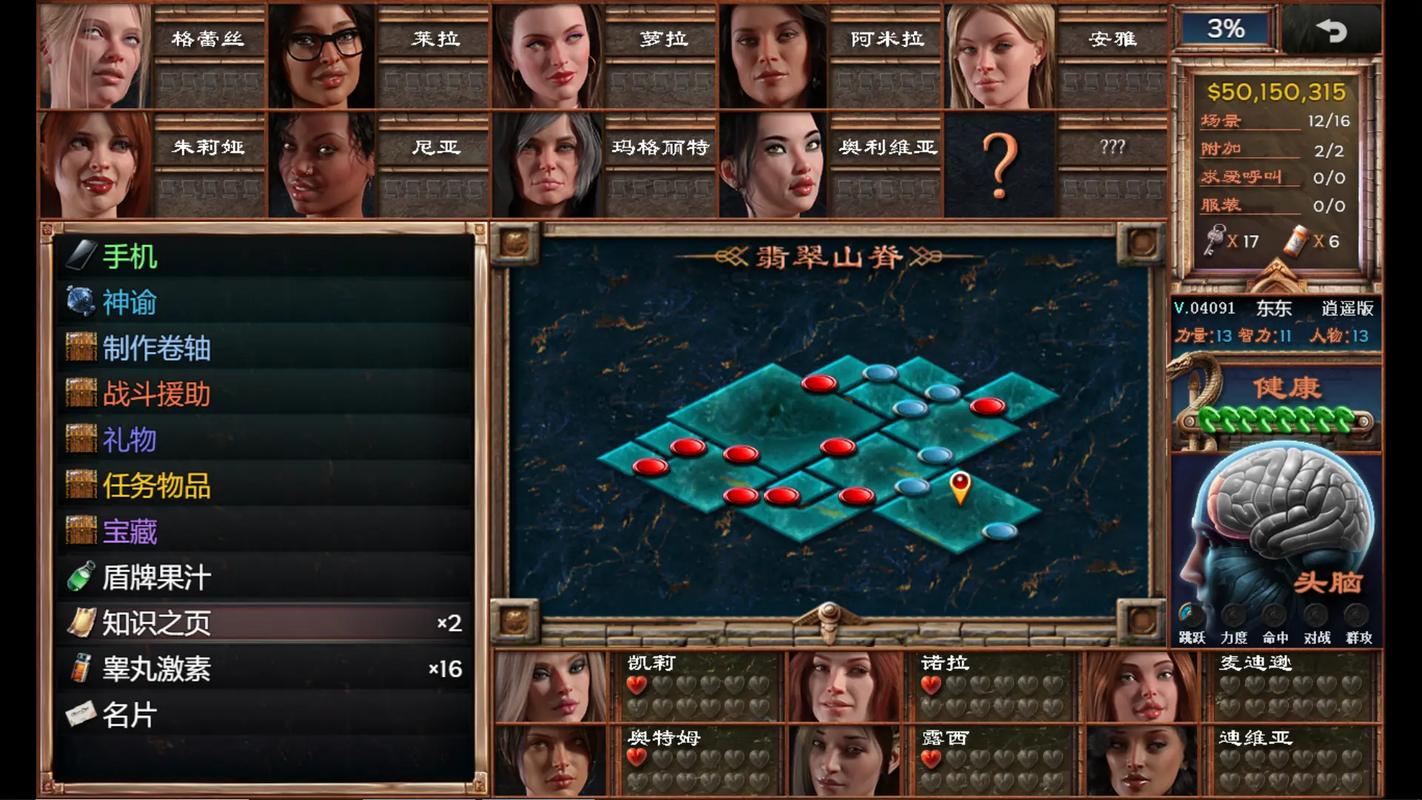Open the 宝藏 treasure category
This screenshot has width=1422, height=800.
(130, 531)
